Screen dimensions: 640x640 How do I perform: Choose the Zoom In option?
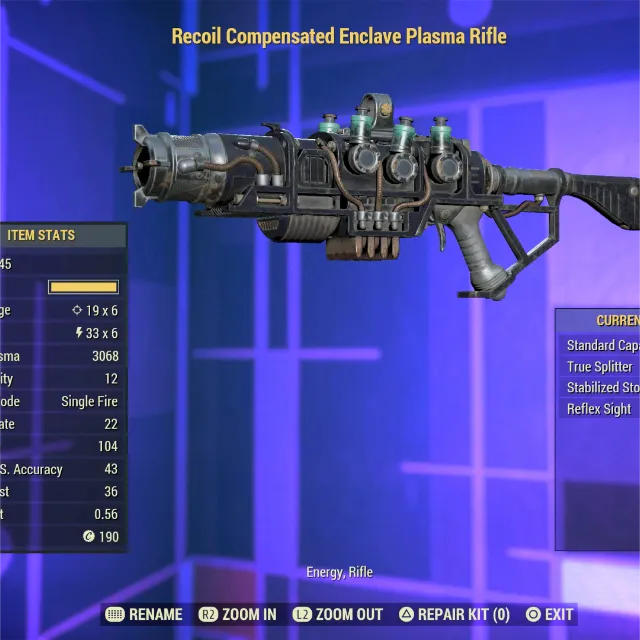point(240,614)
